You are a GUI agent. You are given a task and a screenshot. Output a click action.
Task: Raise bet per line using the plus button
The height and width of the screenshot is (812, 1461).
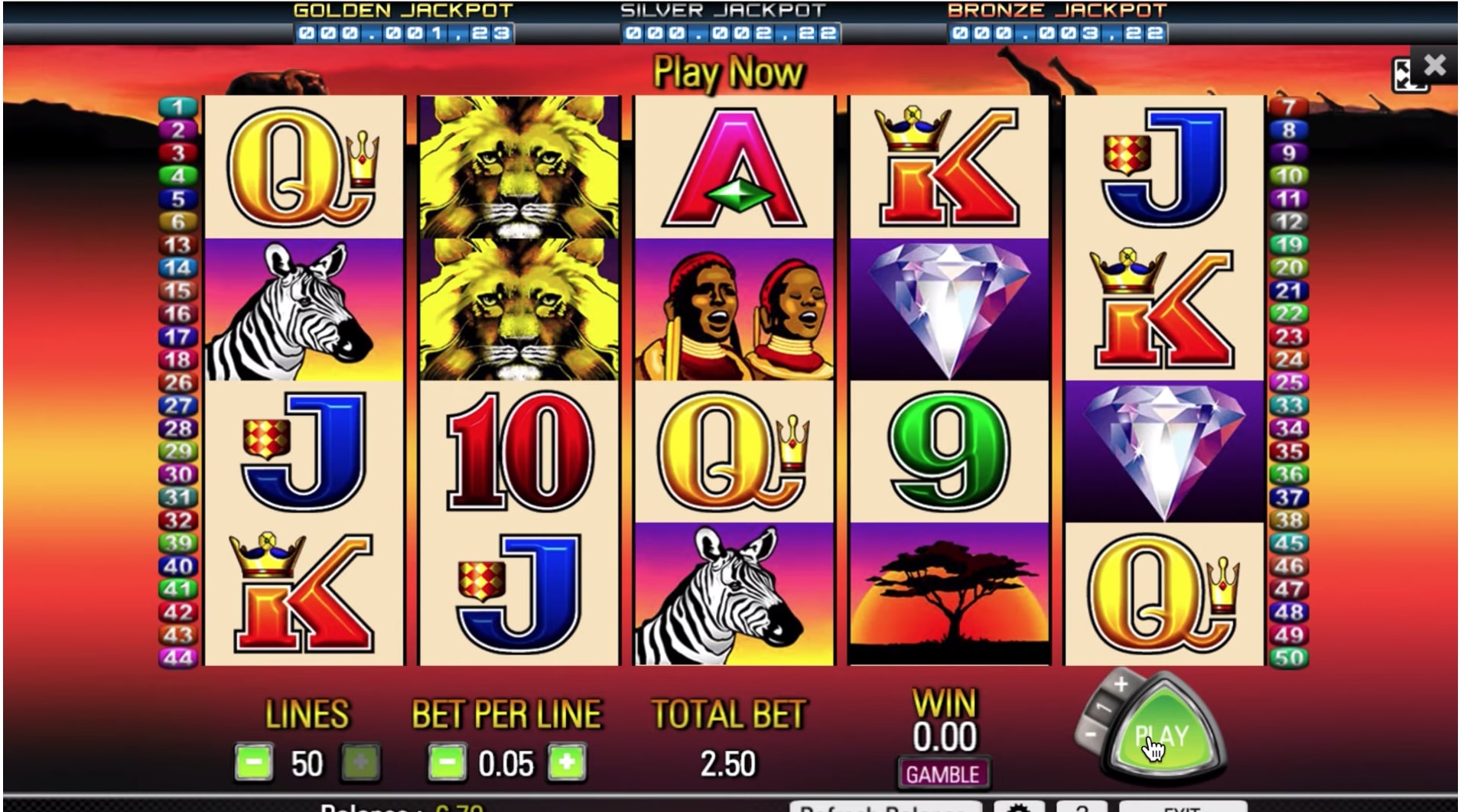(x=568, y=762)
